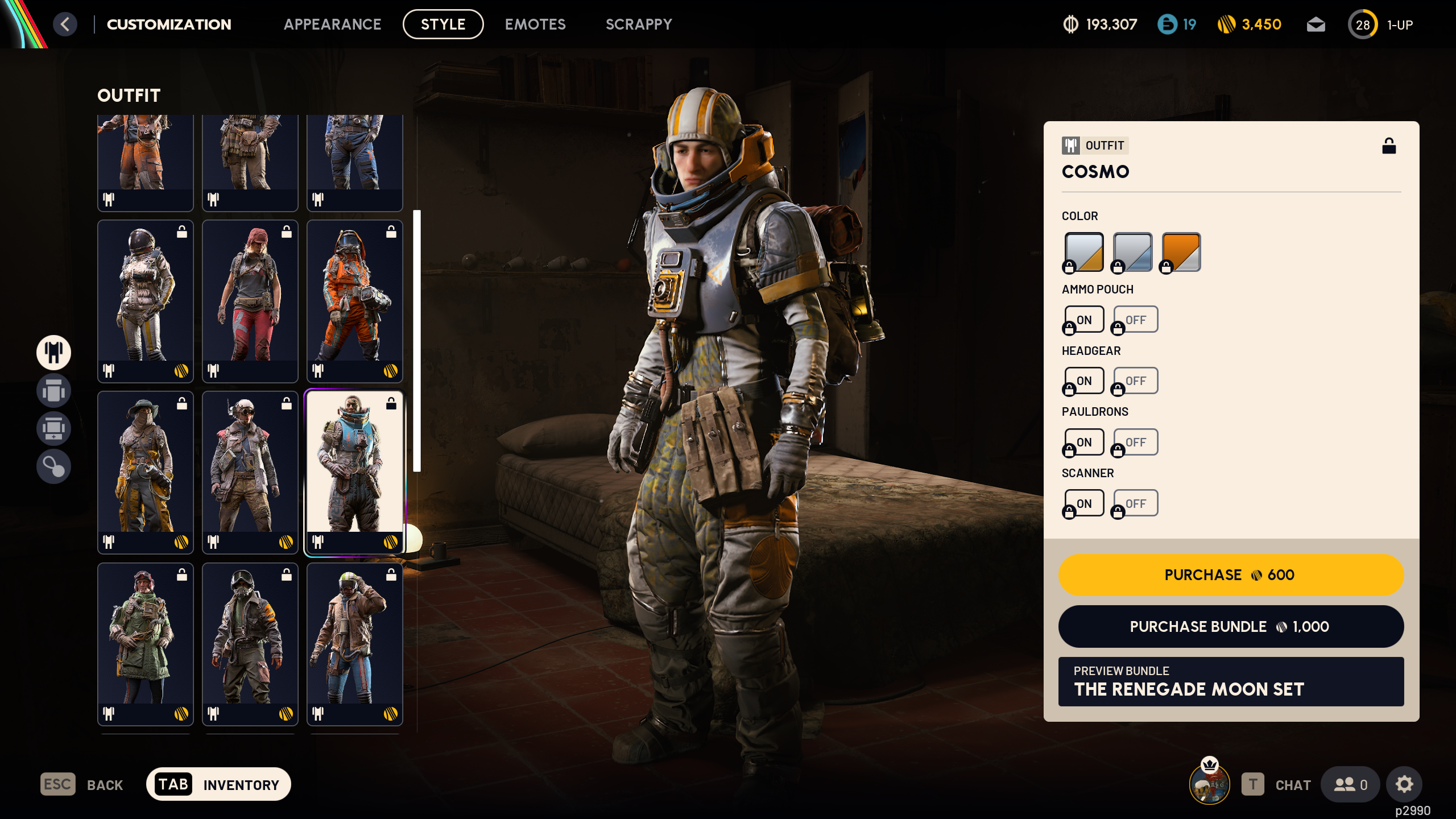Disable the Headgear toggle

[1135, 380]
